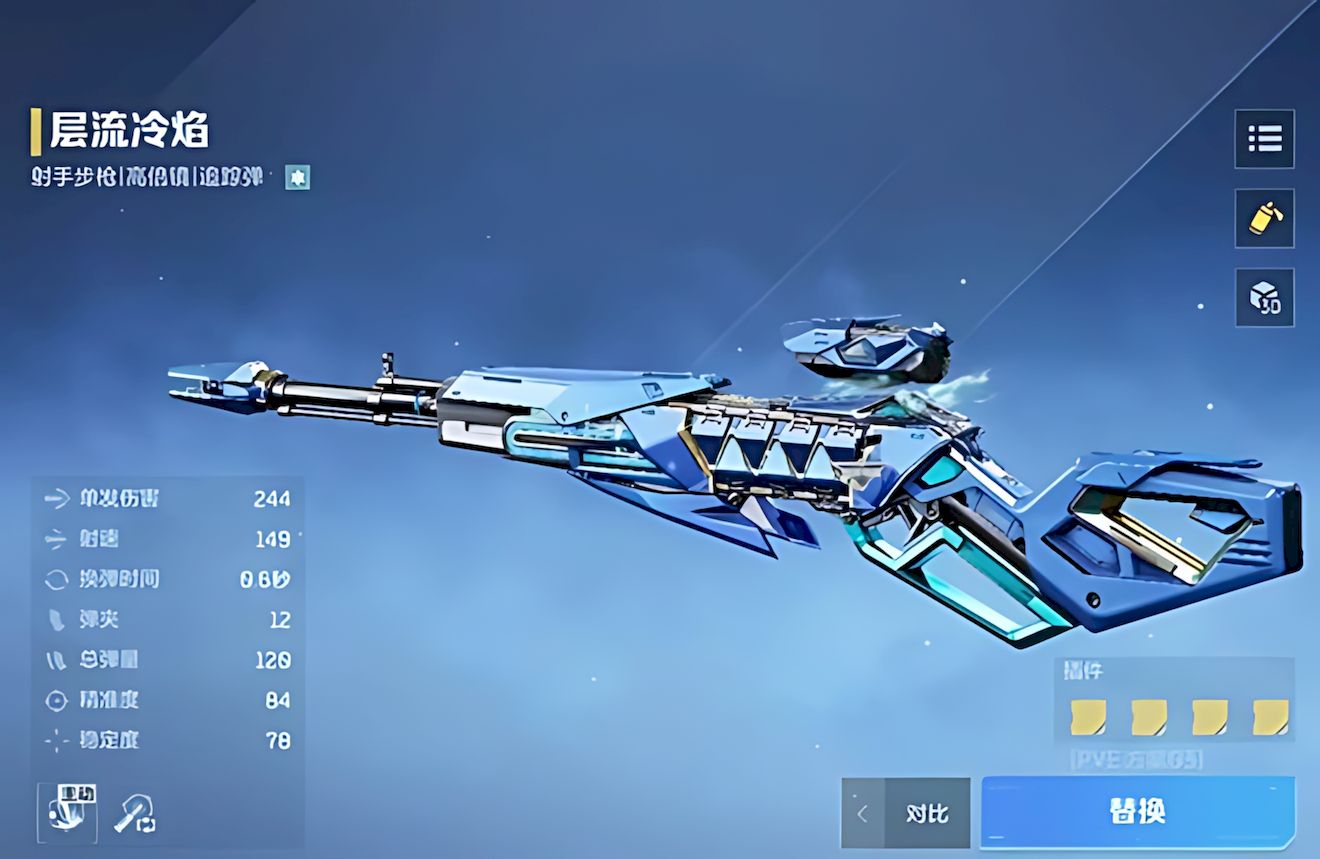Open the PVE plugin scheme label

(x=1135, y=760)
